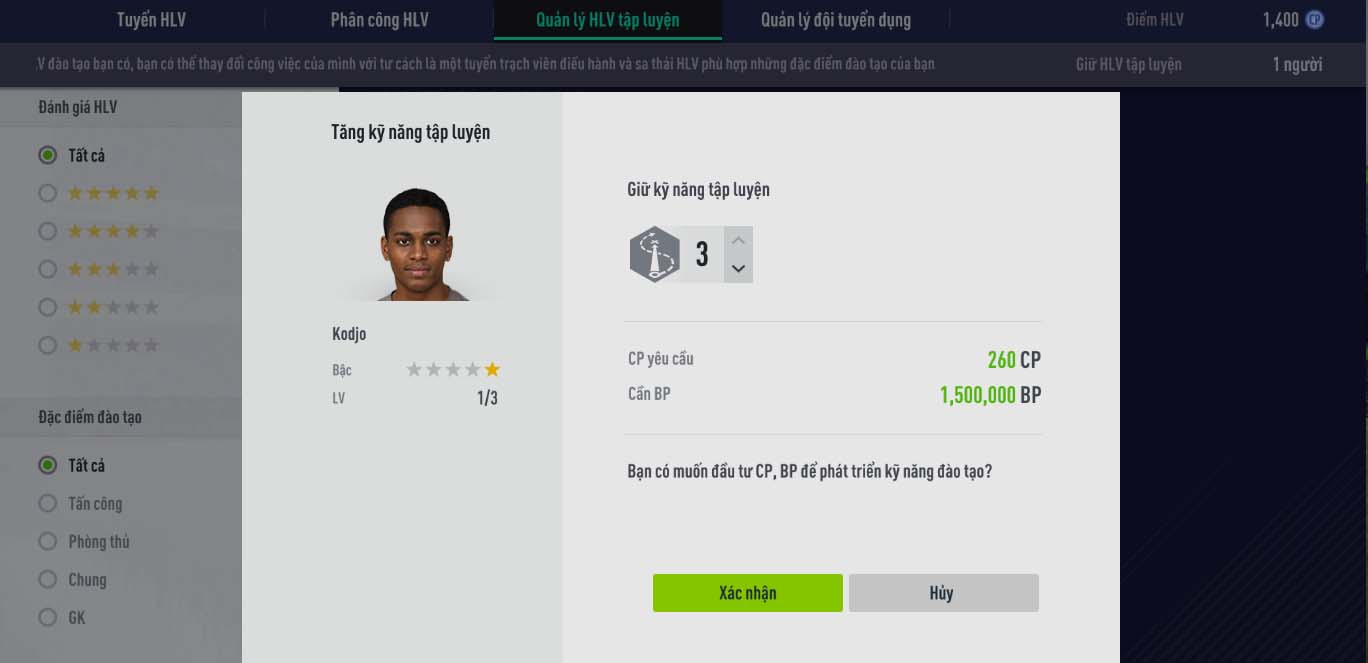This screenshot has height=663, width=1368.
Task: Cancel the dialog with Hủy
Action: point(943,593)
